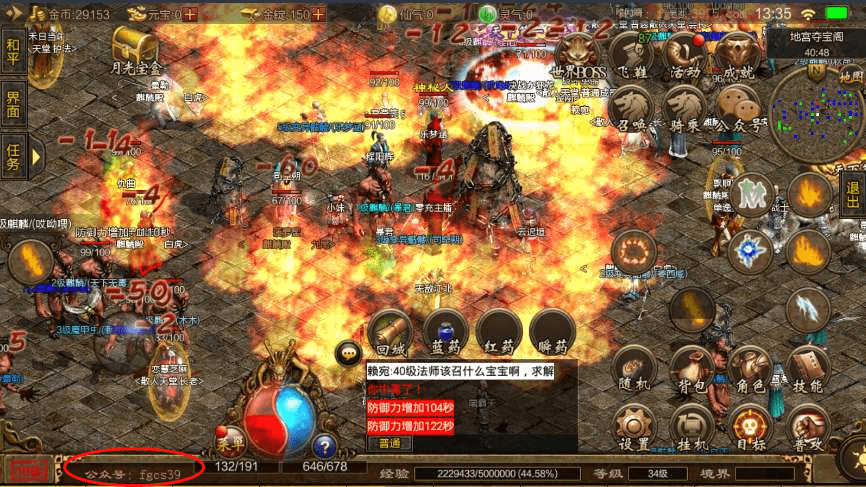The width and height of the screenshot is (866, 487).
Task: Open the 设置 settings gear
Action: 634,427
